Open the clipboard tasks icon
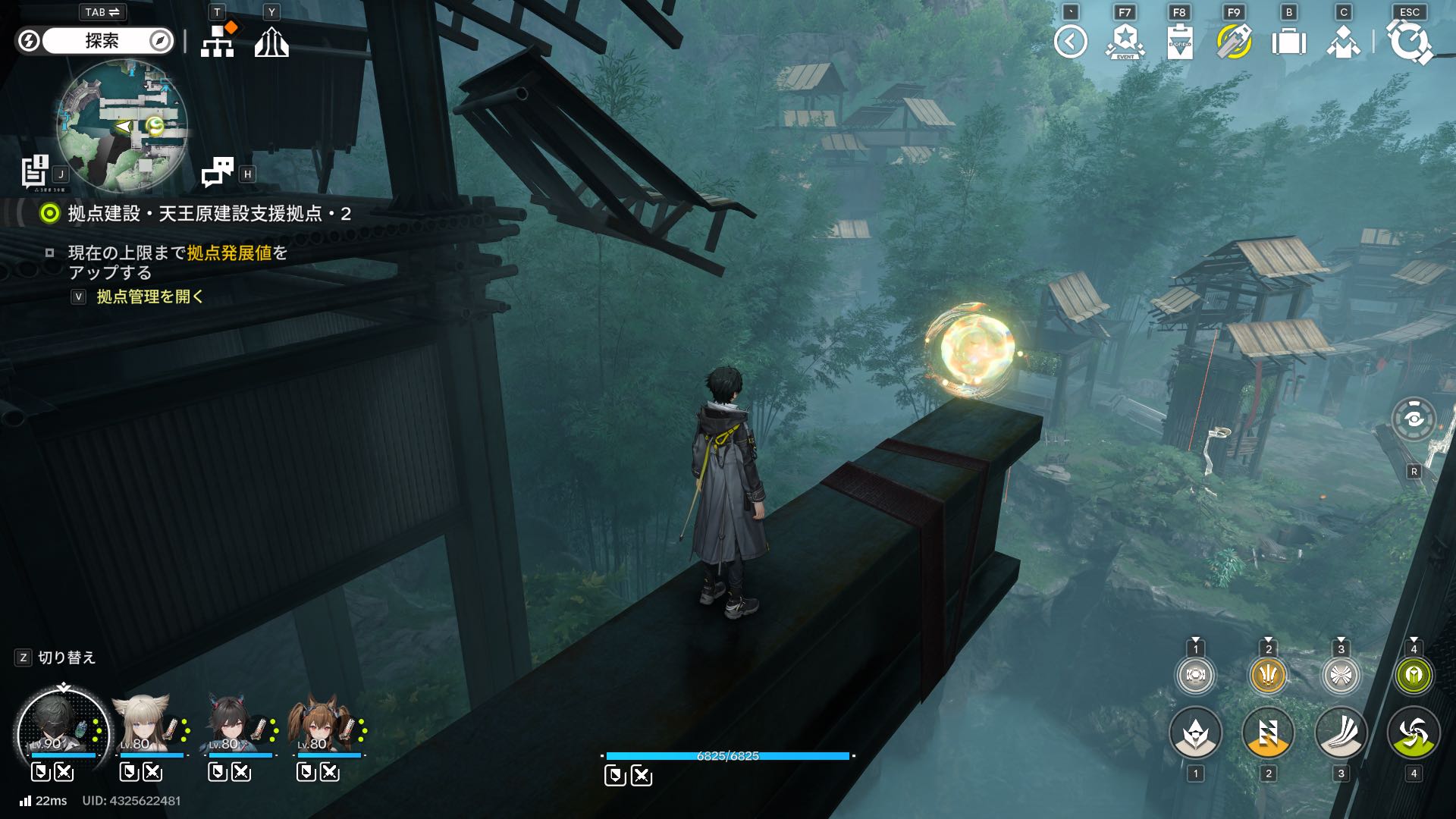The image size is (1456, 819). coord(1180,42)
